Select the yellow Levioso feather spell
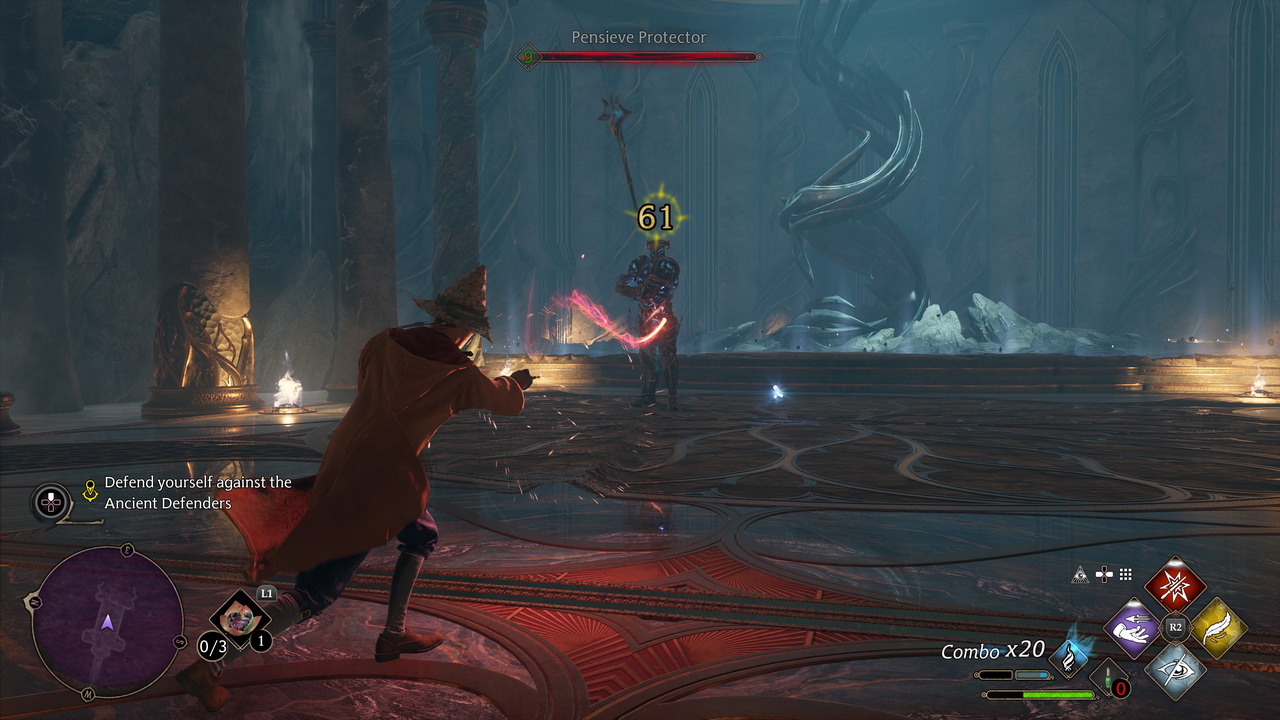This screenshot has width=1280, height=720. (x=1218, y=628)
